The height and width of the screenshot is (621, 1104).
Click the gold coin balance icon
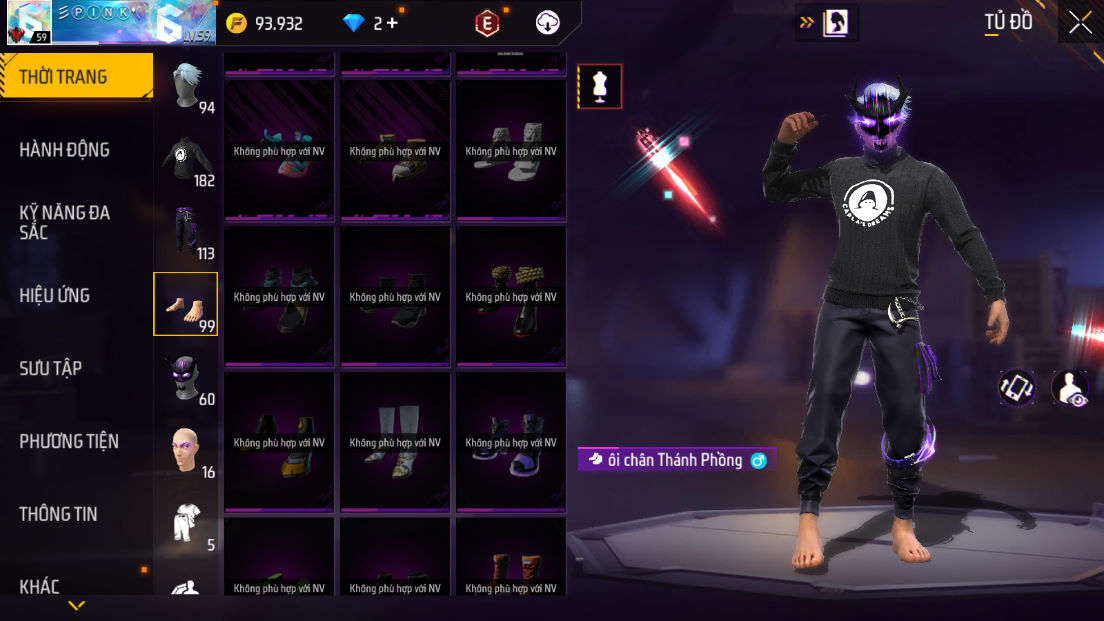(x=236, y=23)
